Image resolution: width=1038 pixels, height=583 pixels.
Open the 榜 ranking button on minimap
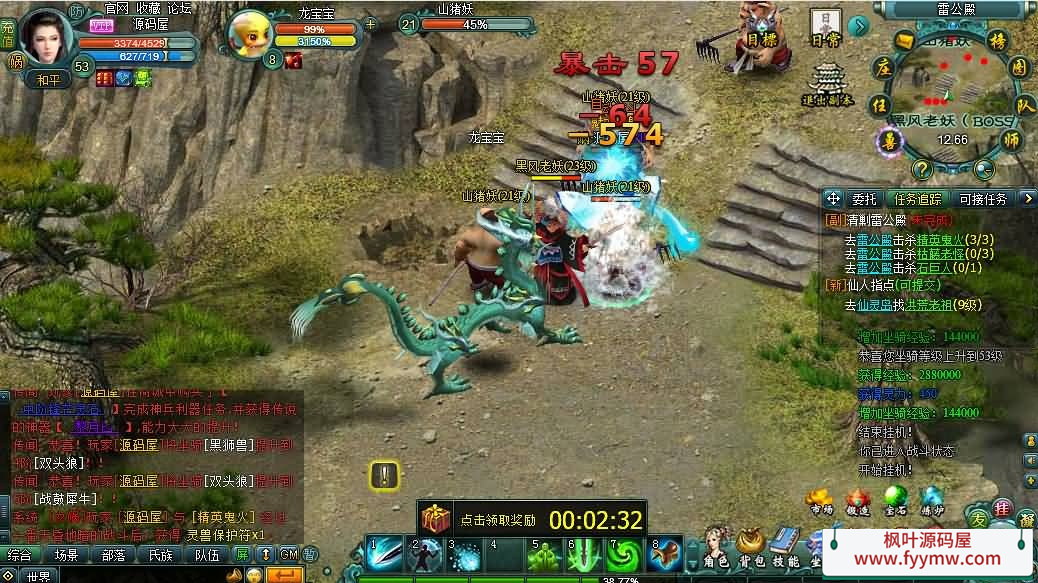[996, 41]
